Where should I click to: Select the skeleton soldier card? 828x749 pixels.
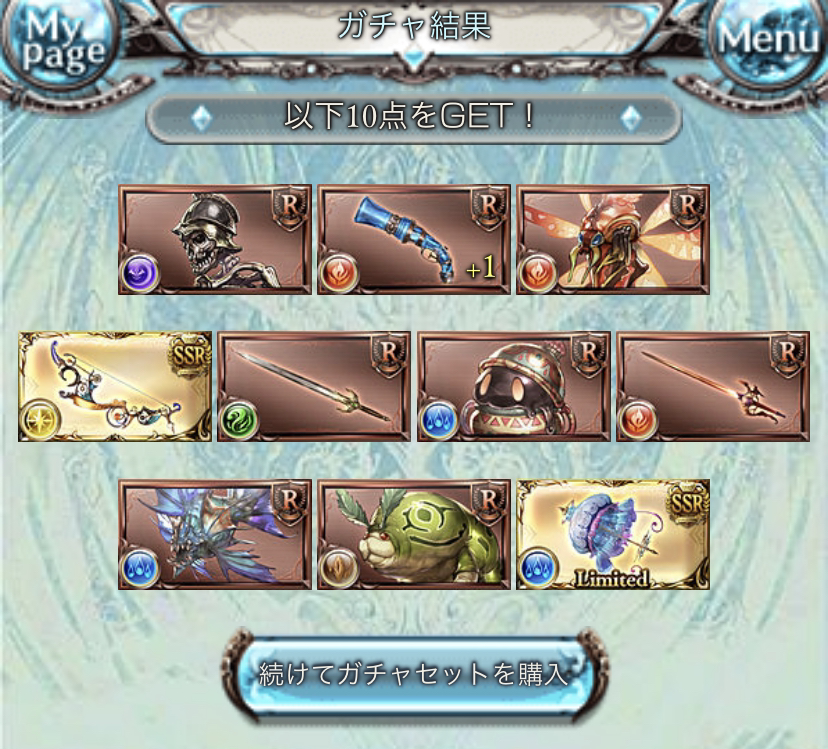point(214,239)
